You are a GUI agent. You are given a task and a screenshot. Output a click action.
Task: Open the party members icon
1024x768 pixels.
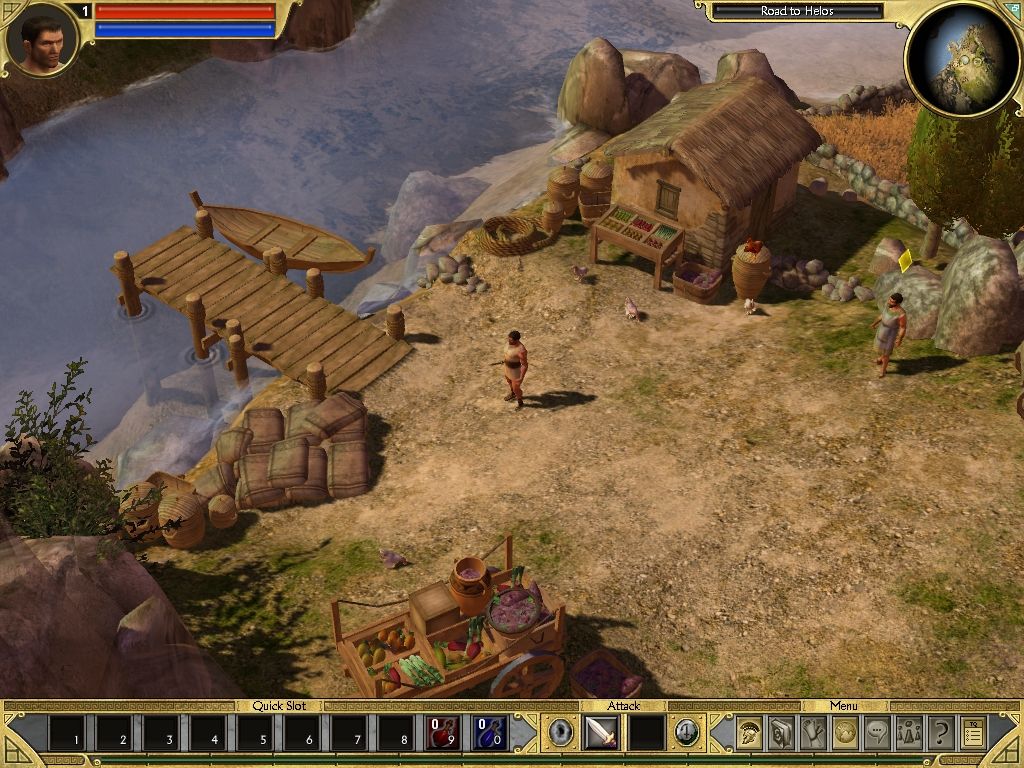(x=909, y=733)
